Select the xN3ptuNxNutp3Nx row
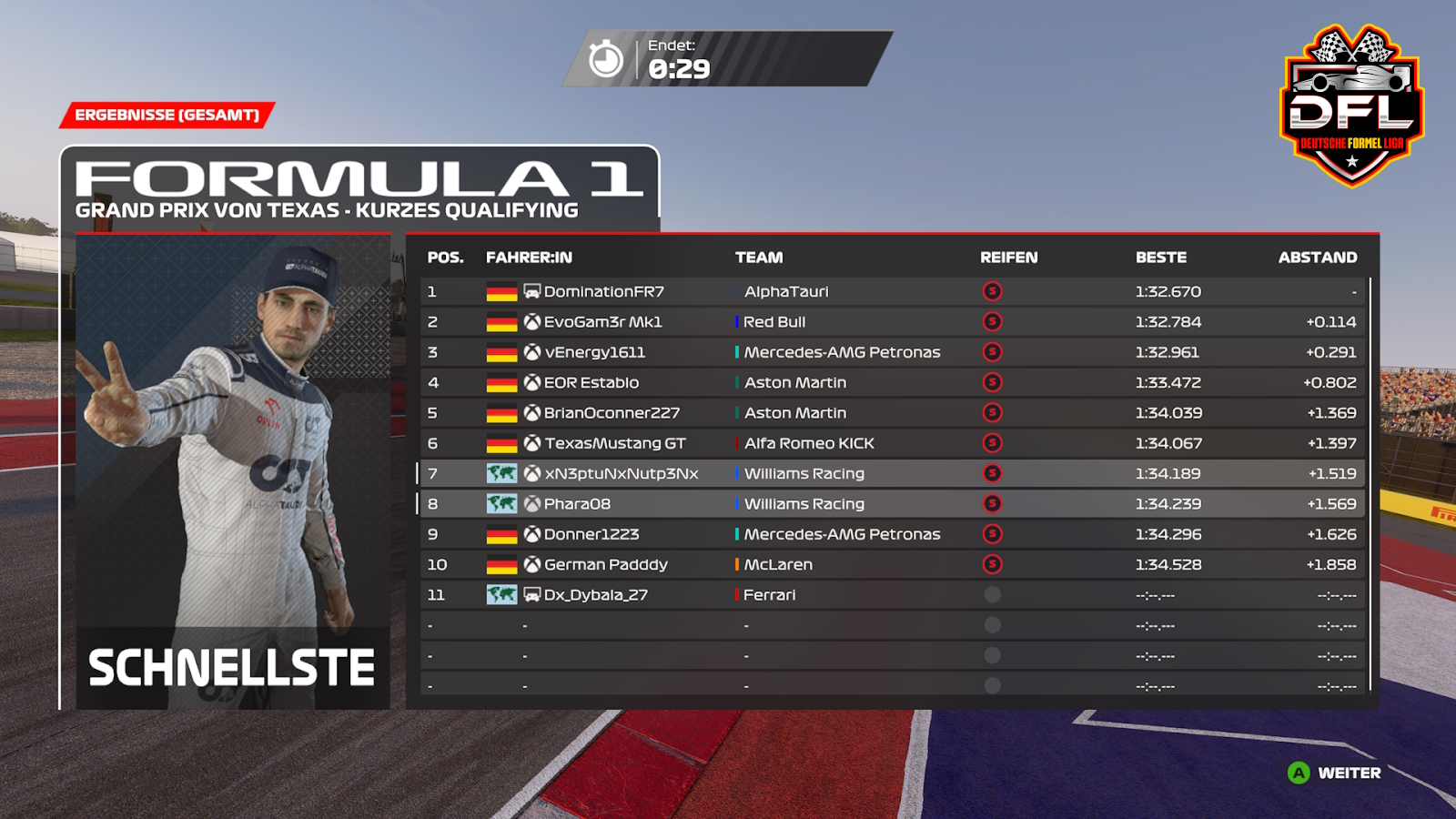Screen dimensions: 1456x819 pyautogui.click(x=622, y=474)
